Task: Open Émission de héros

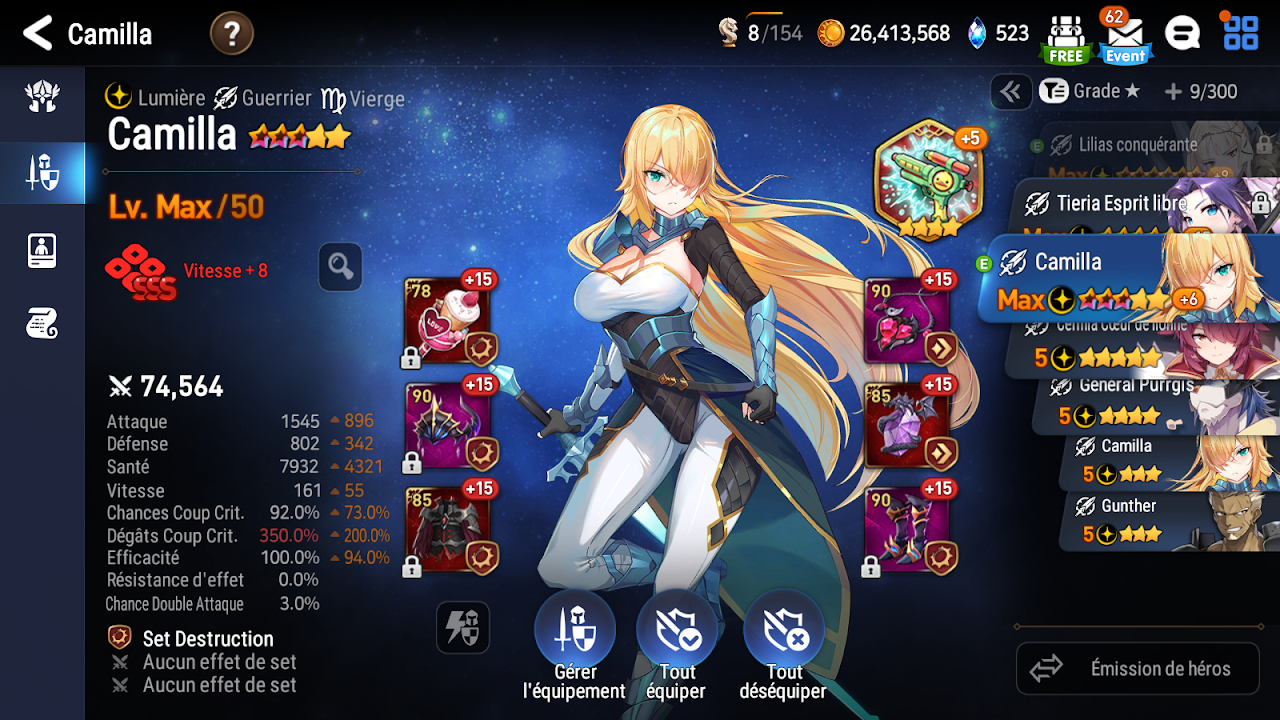Action: point(1138,668)
